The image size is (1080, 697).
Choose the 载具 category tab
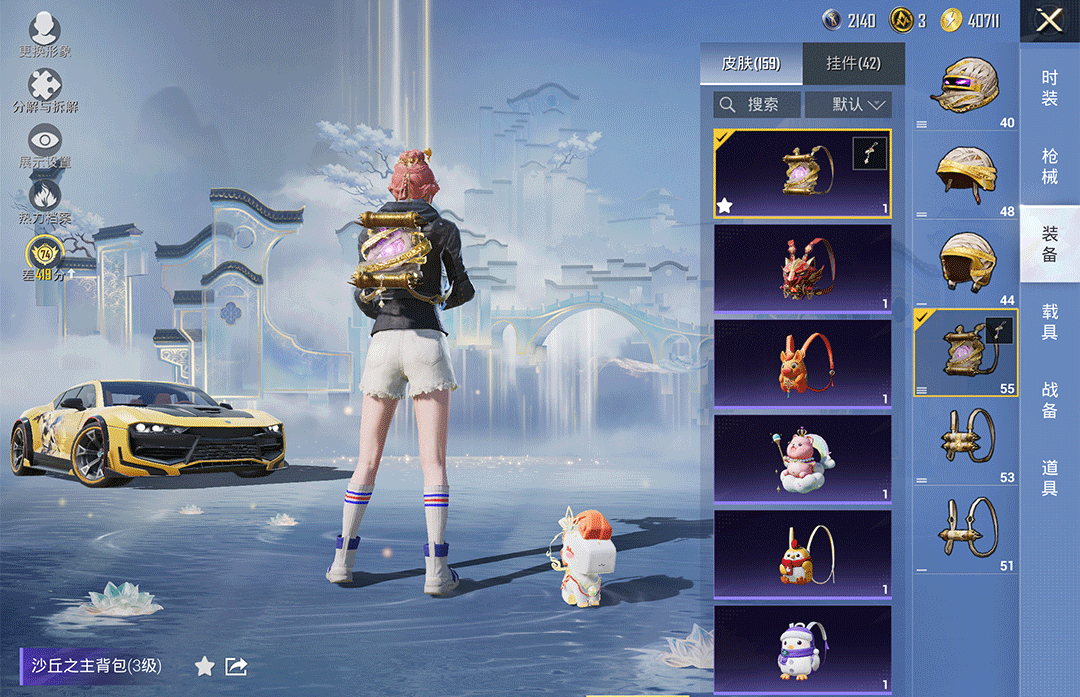tap(1049, 322)
